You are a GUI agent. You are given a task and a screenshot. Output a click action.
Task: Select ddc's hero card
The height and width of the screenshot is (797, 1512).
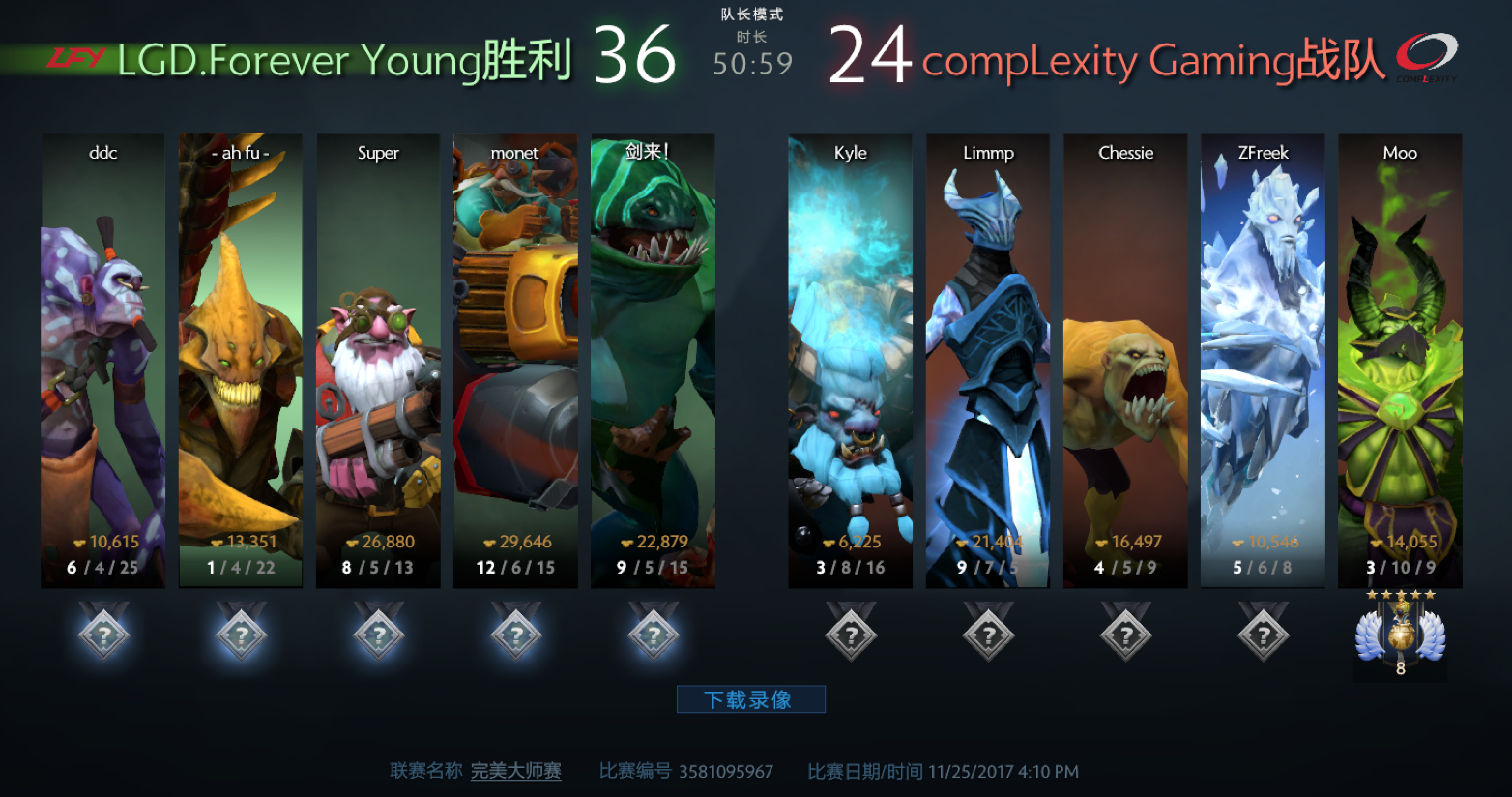(102, 360)
